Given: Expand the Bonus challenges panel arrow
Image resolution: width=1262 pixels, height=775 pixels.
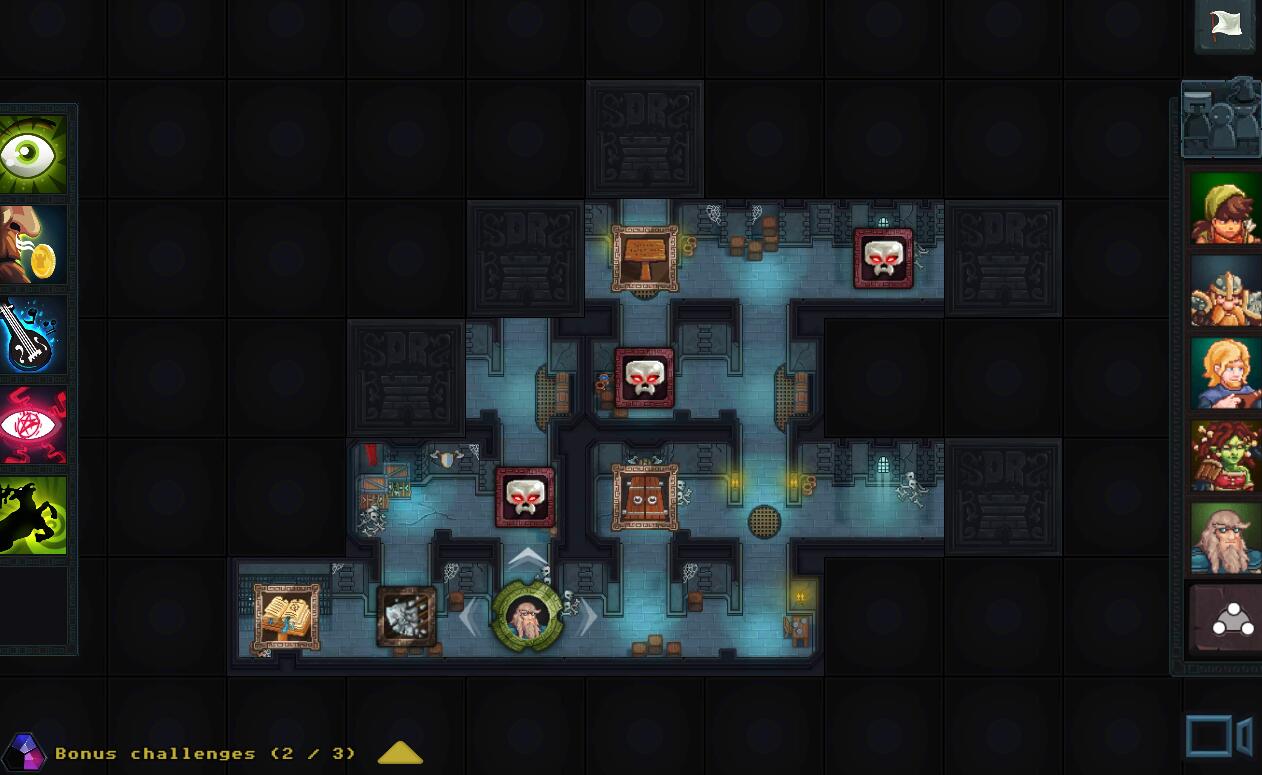Looking at the screenshot, I should click(400, 754).
